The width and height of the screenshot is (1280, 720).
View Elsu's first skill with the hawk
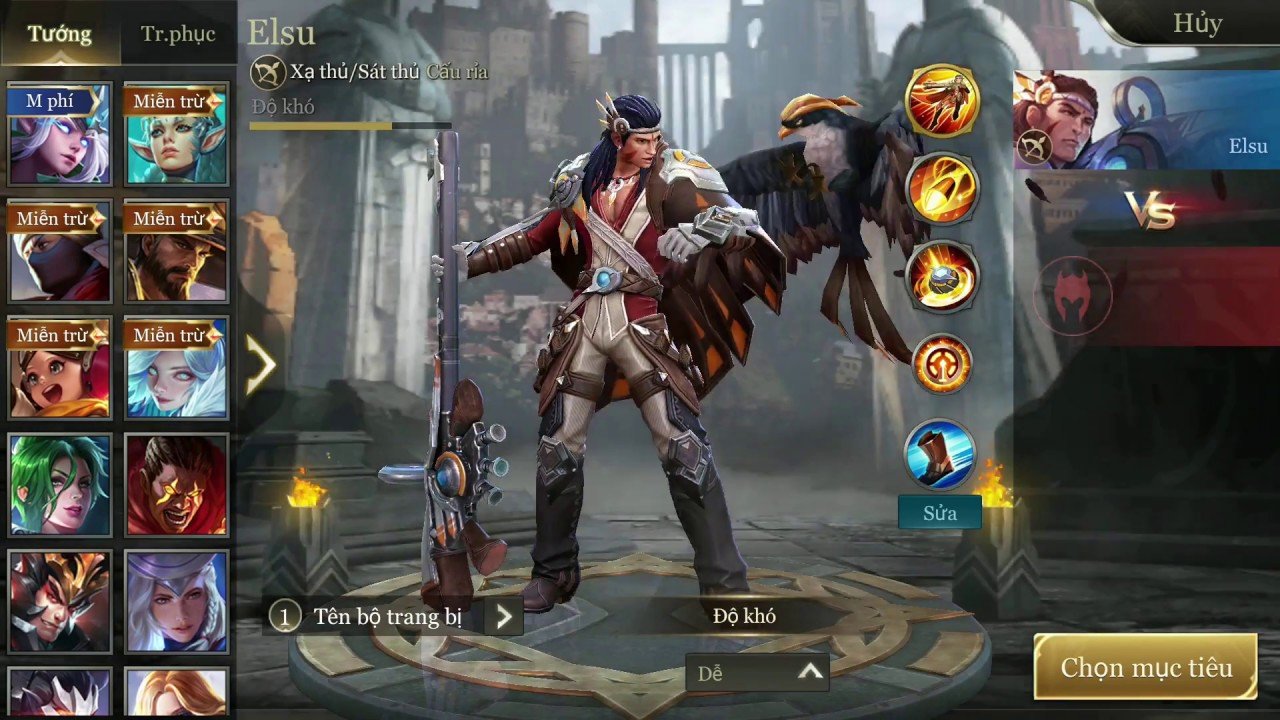(941, 100)
